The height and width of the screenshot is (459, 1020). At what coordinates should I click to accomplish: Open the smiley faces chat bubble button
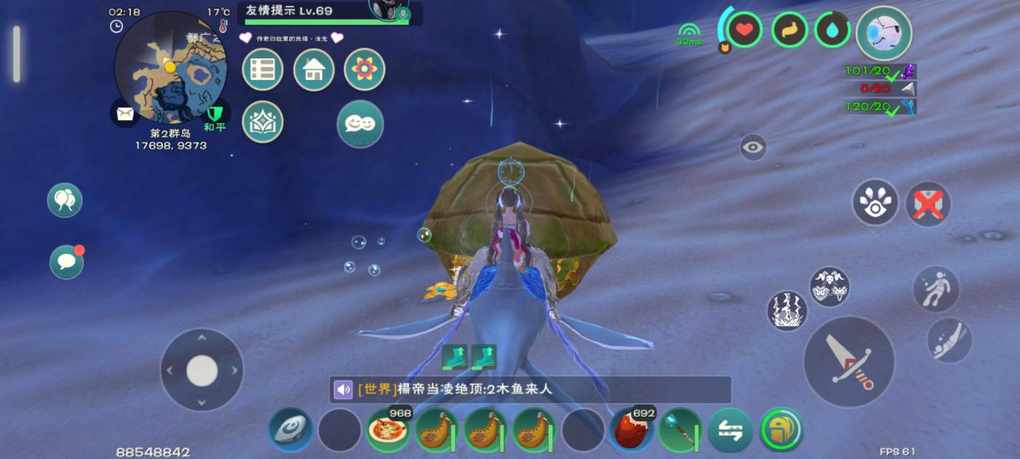360,123
